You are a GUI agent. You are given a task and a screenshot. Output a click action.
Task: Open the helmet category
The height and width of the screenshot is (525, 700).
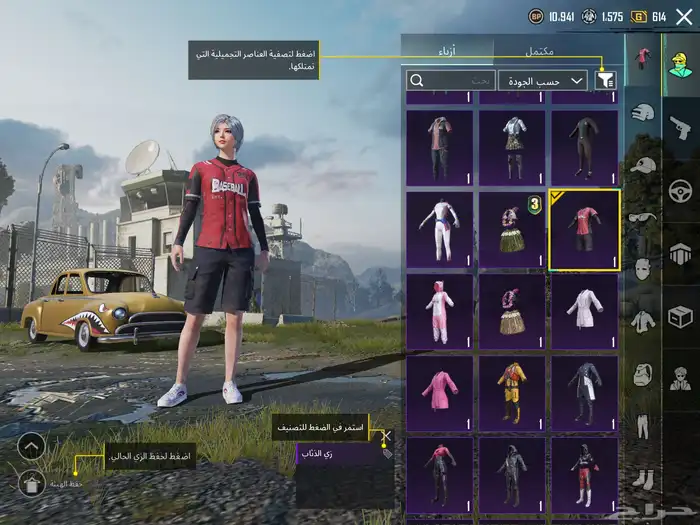click(x=645, y=112)
